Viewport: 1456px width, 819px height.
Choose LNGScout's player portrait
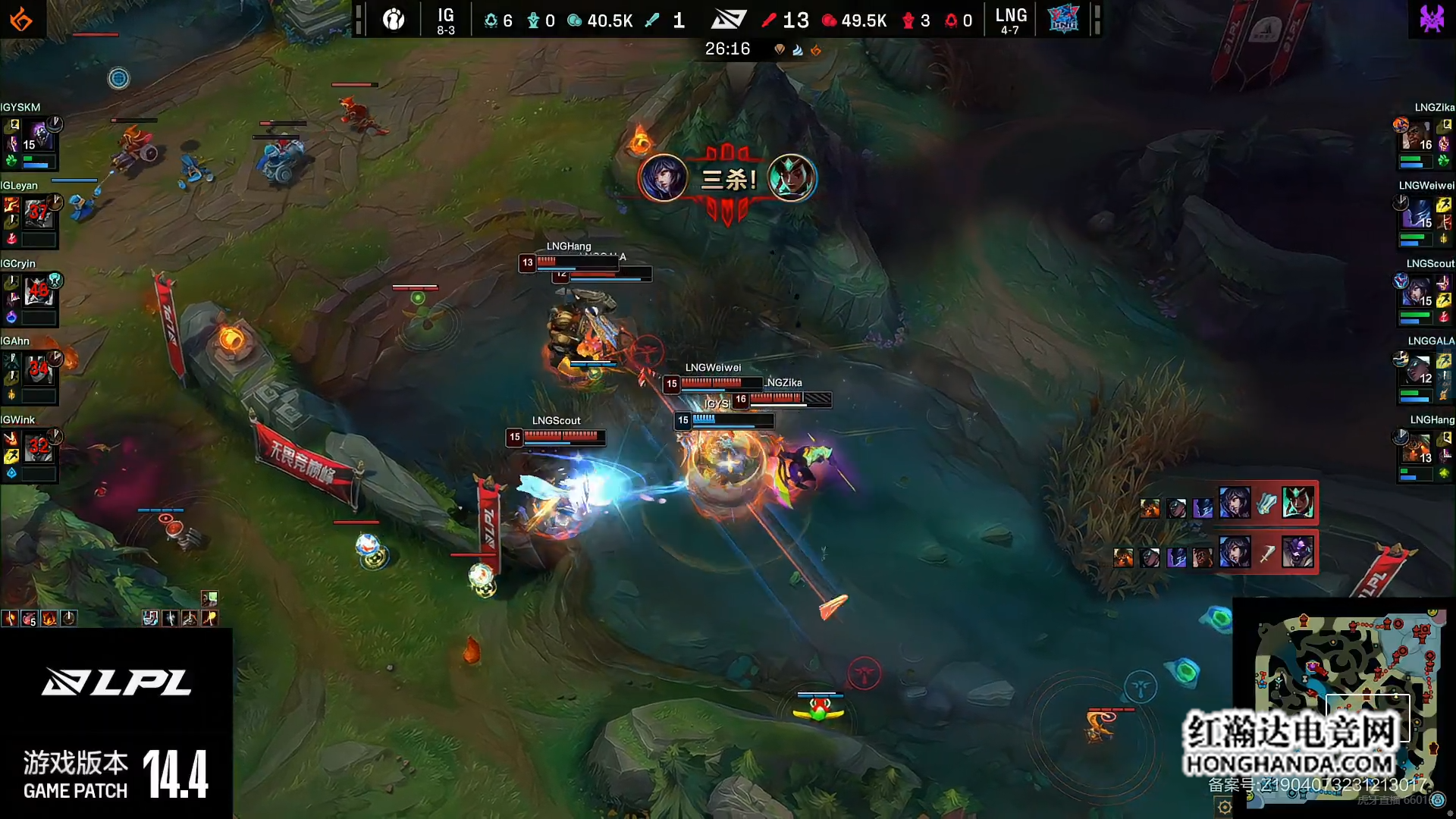[1415, 292]
